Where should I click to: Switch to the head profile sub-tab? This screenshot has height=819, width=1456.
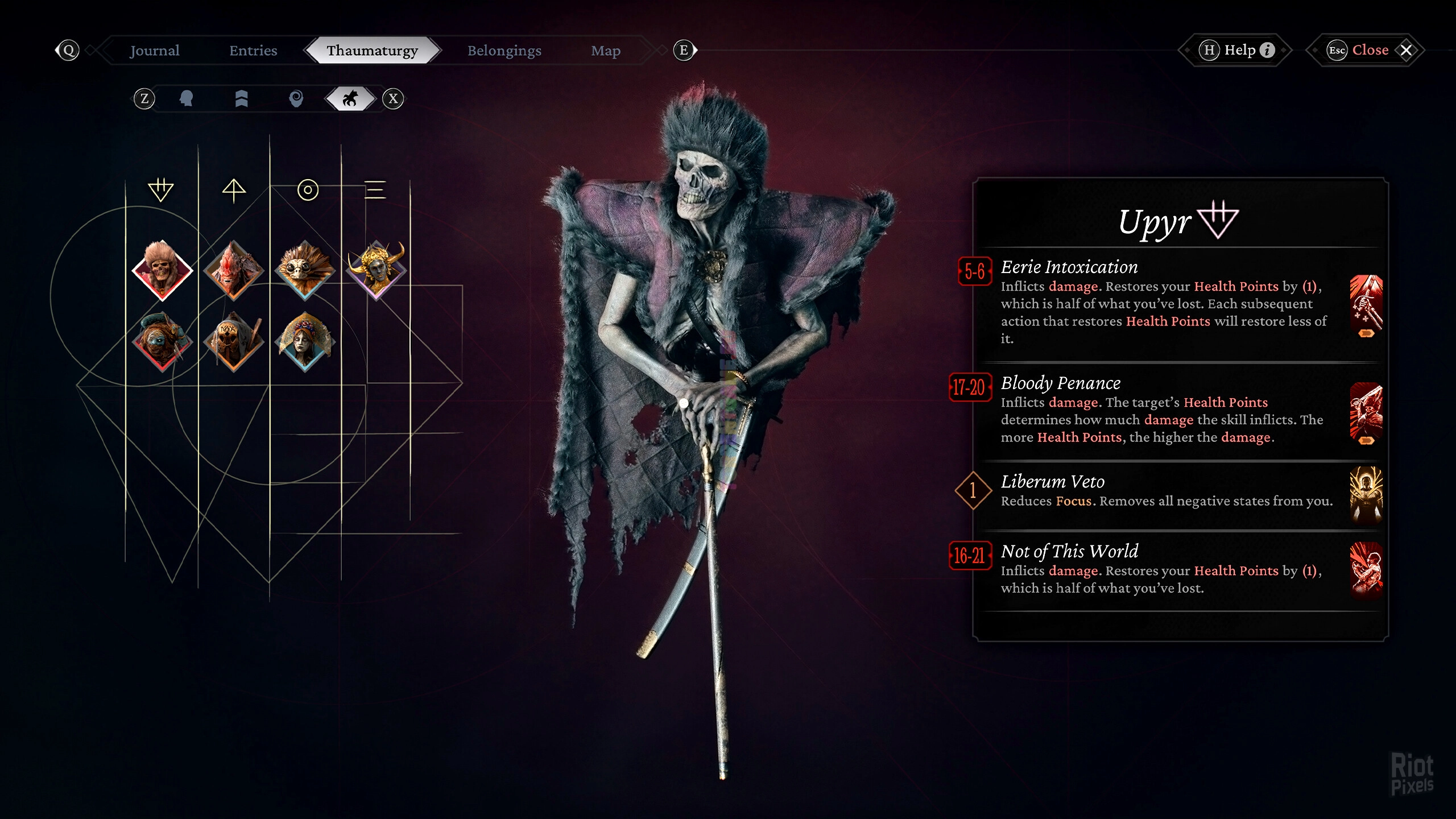point(186,99)
